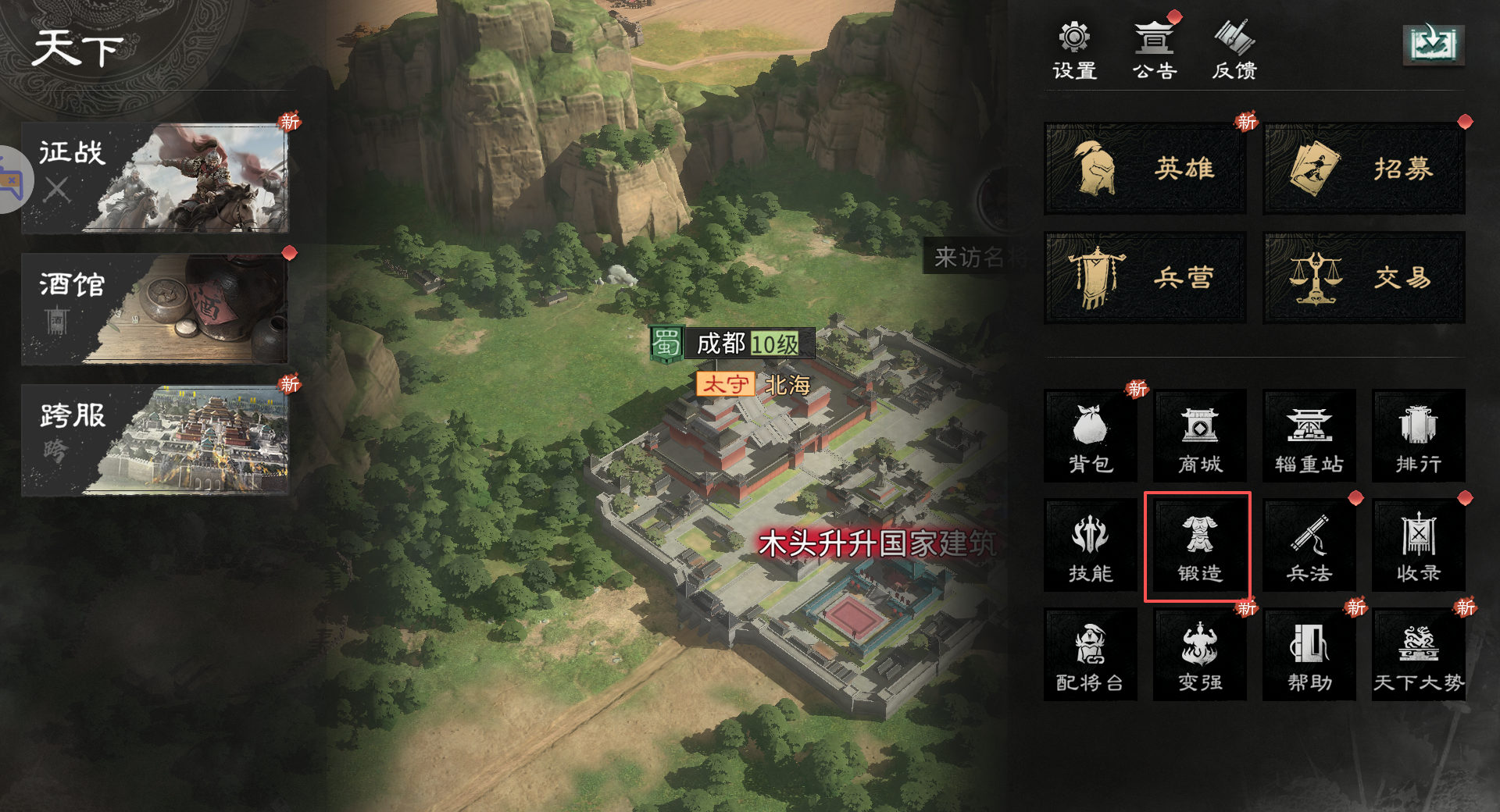Open the 英雄 hero panel
Image resolution: width=1500 pixels, height=812 pixels.
1145,167
